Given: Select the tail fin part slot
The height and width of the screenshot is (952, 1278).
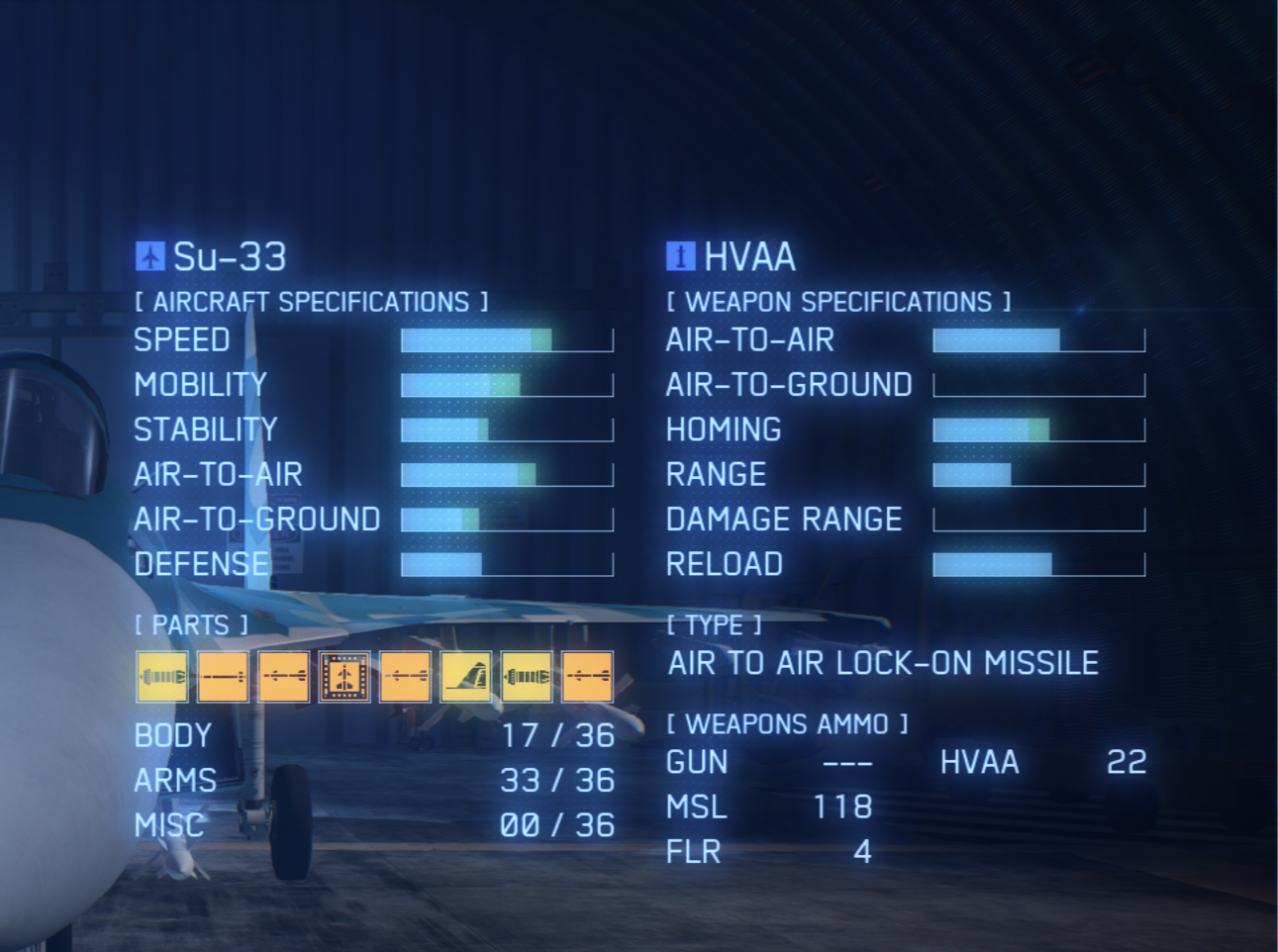Looking at the screenshot, I should coord(466,677).
